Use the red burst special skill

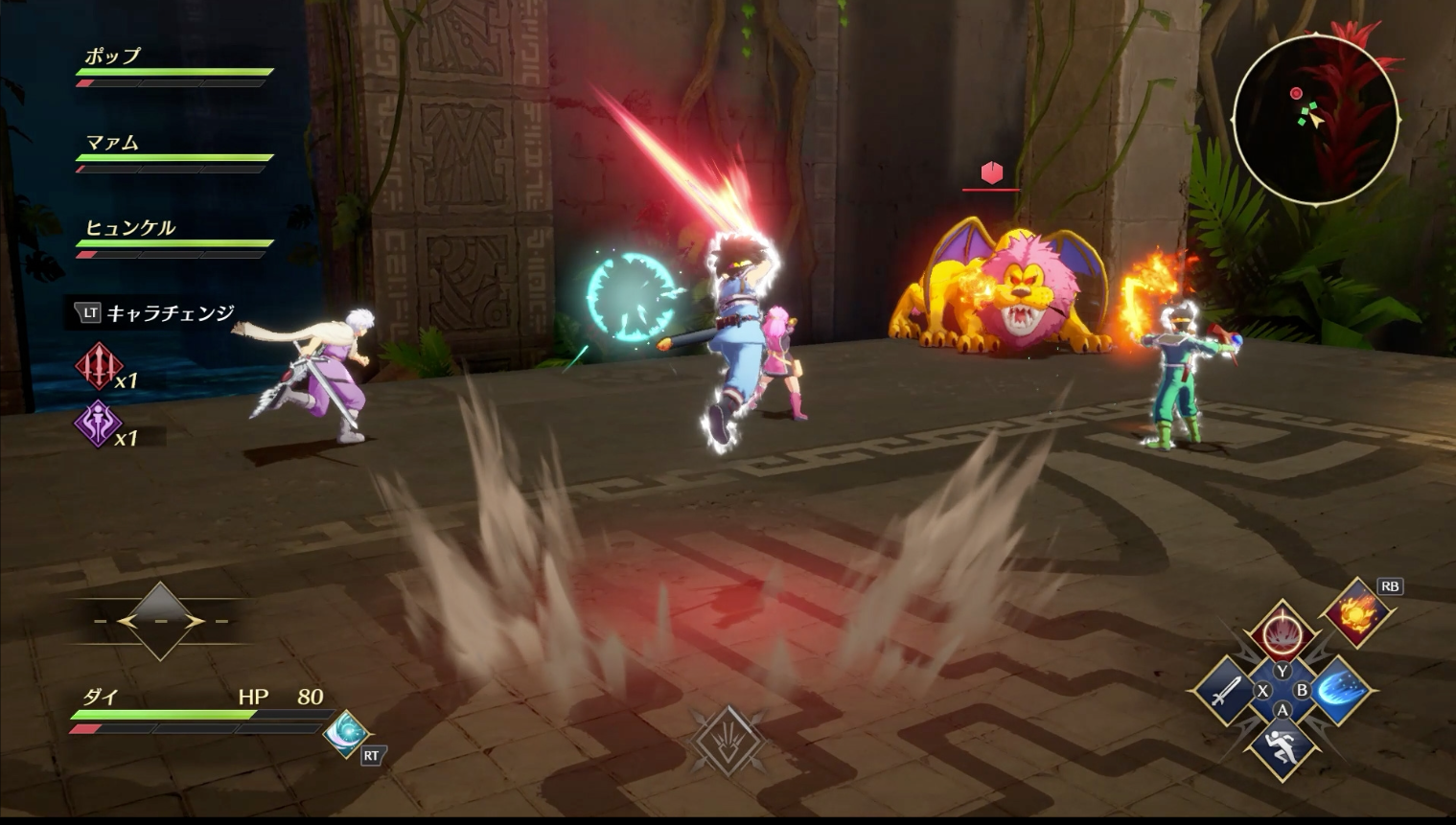pyautogui.click(x=1283, y=633)
